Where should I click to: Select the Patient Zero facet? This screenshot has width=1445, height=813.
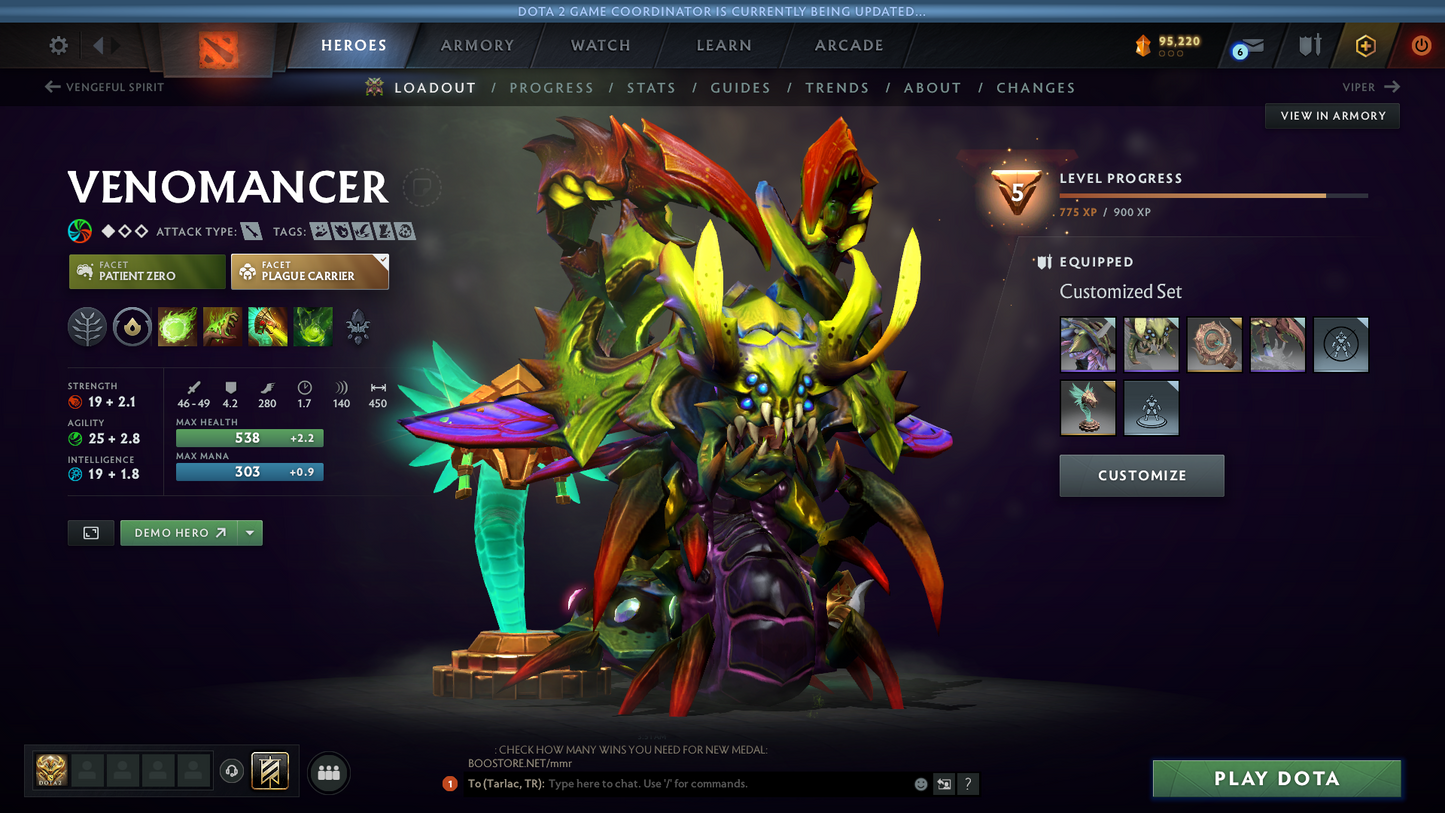coord(146,271)
